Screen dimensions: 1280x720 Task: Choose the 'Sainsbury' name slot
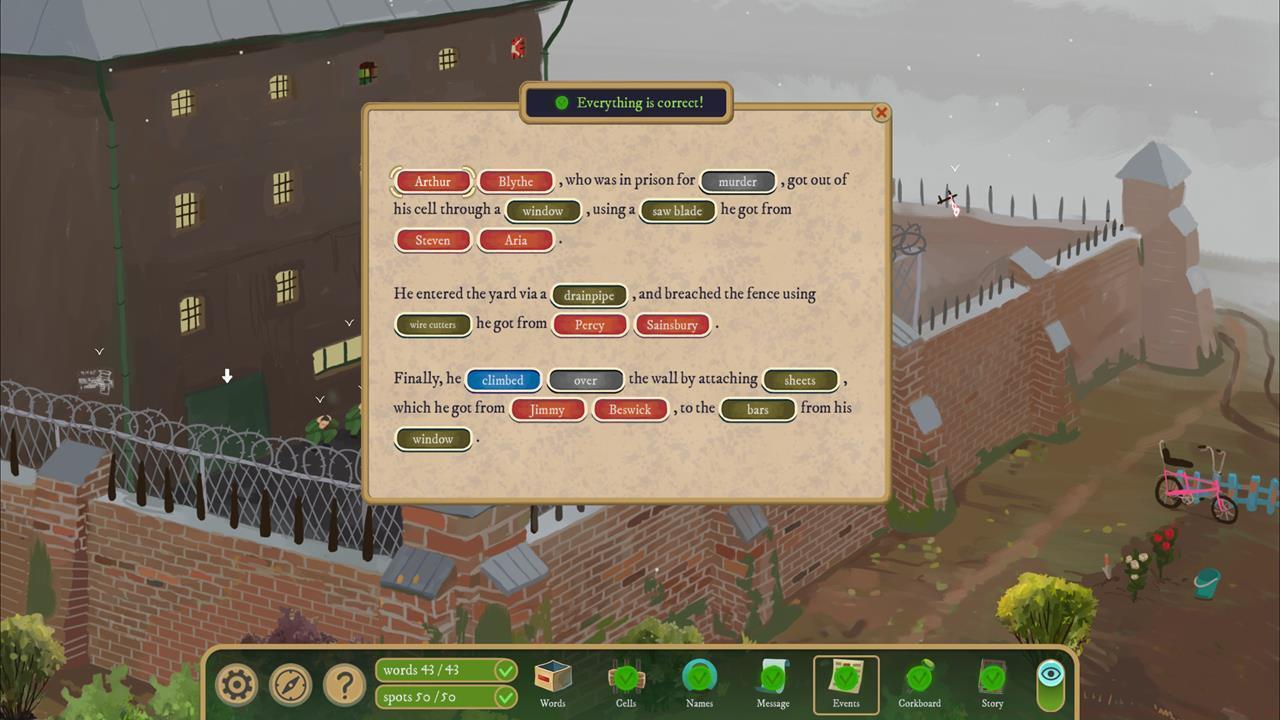pyautogui.click(x=672, y=325)
